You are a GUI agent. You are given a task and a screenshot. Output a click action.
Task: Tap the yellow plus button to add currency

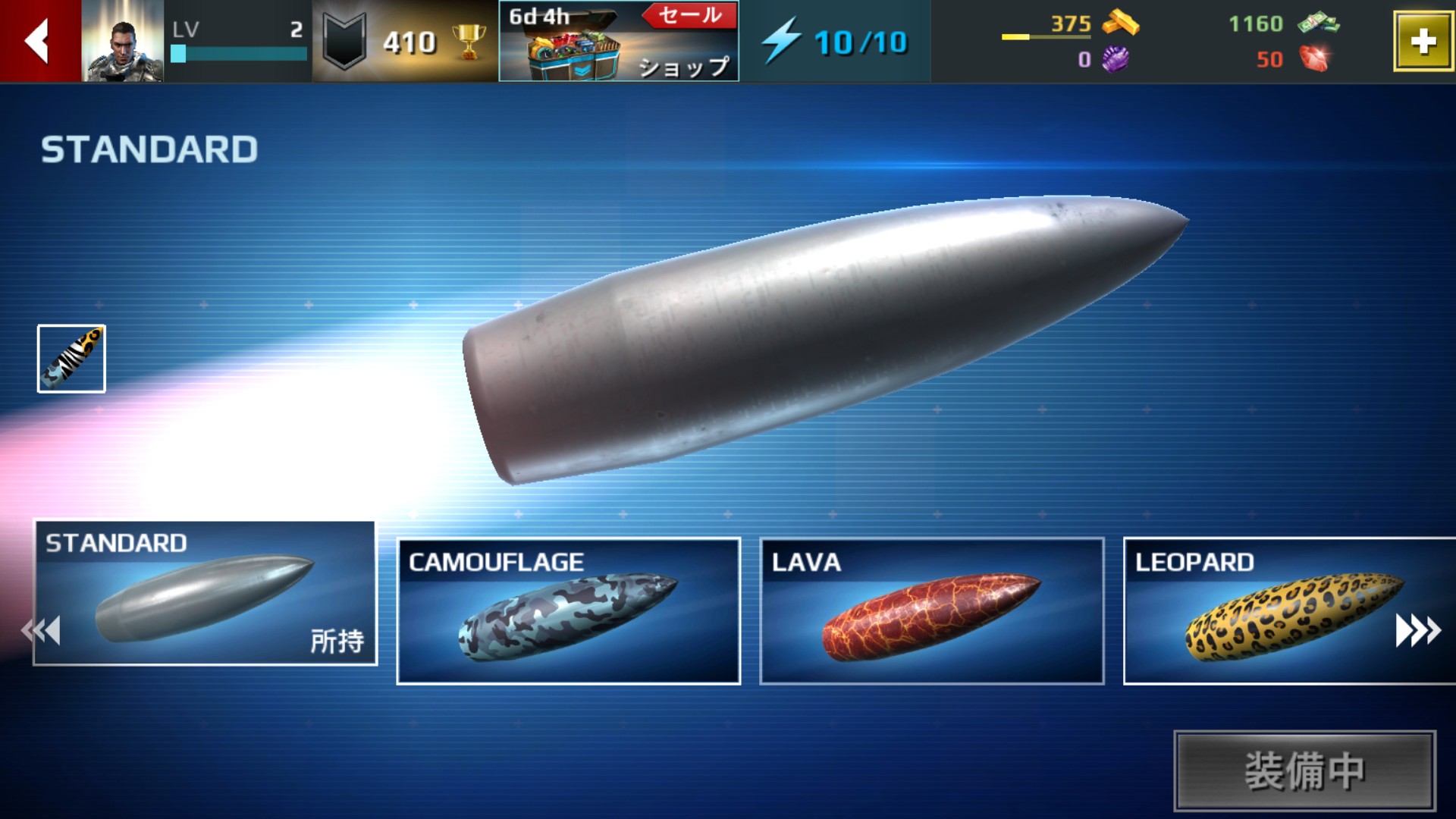pos(1422,42)
